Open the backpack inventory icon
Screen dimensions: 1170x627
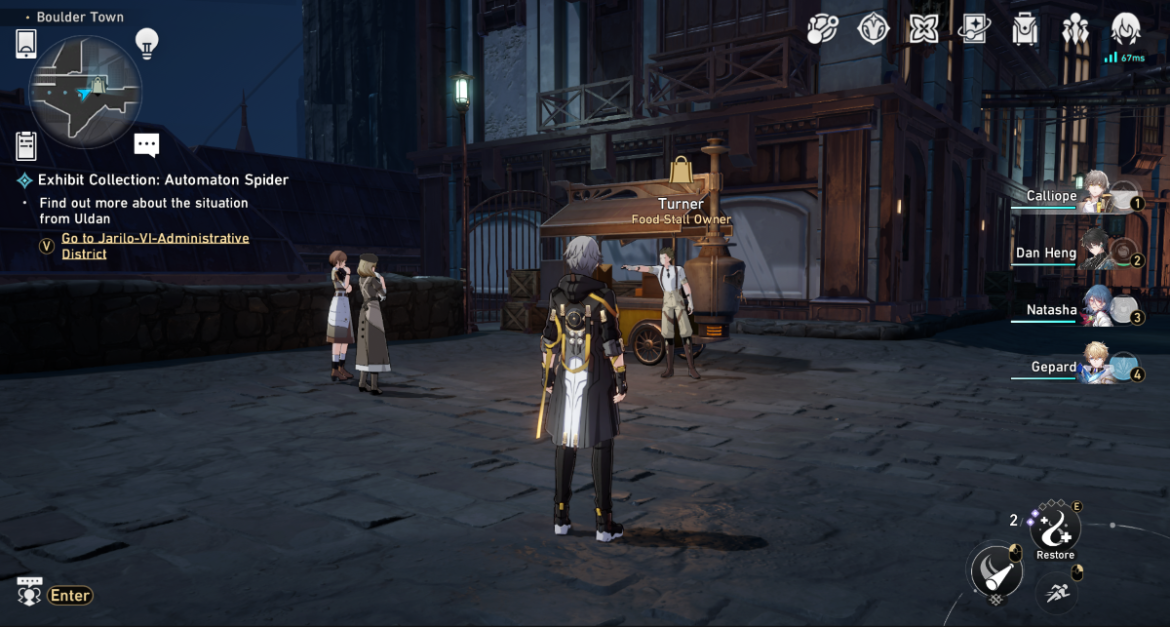(x=1025, y=29)
